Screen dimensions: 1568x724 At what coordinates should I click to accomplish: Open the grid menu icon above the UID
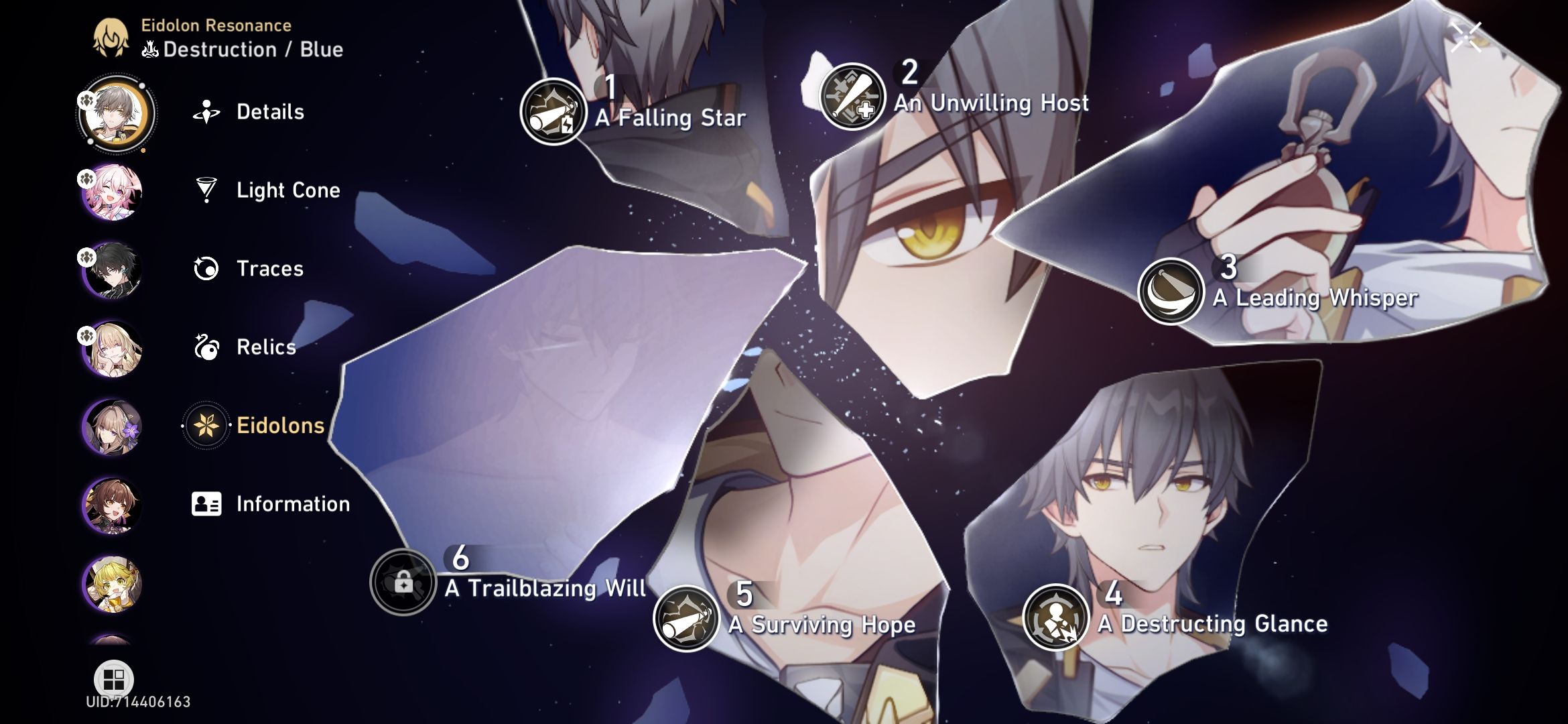tap(114, 679)
